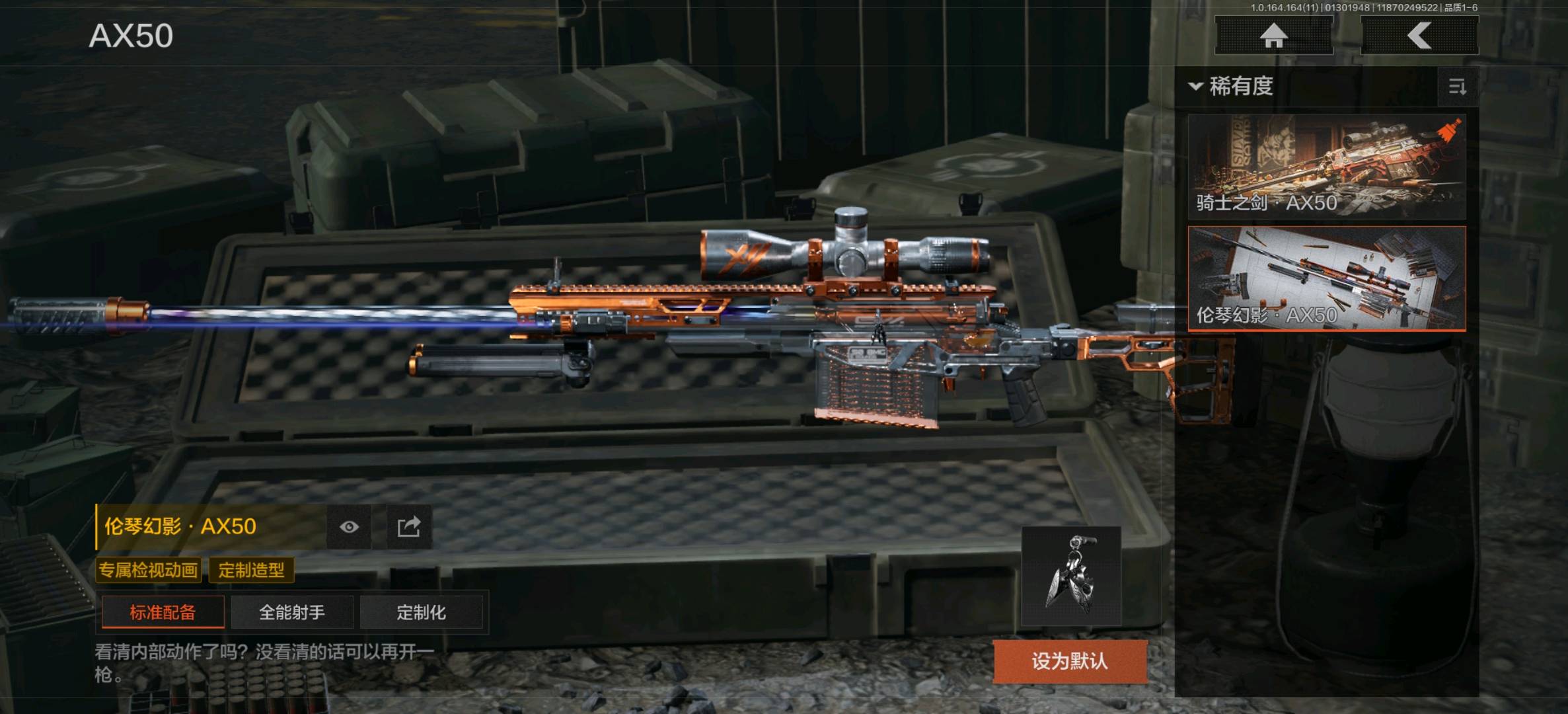
Task: Switch to the 全能射手 tab
Action: [x=292, y=612]
